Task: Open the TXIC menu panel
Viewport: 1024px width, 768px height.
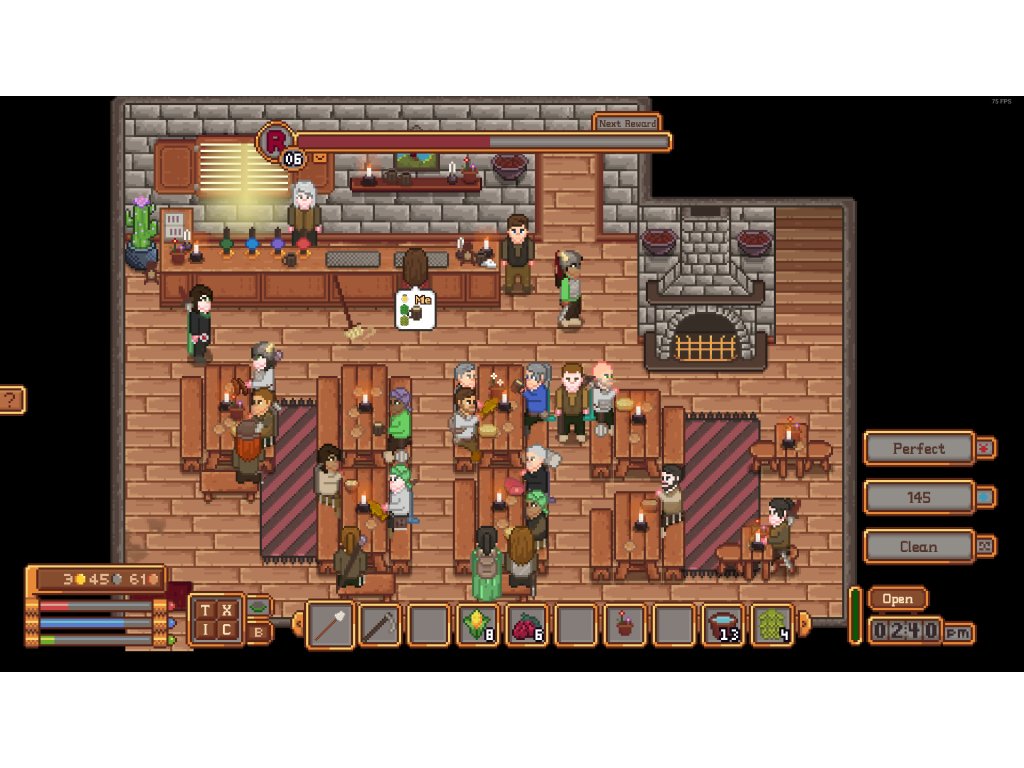Action: [216, 619]
